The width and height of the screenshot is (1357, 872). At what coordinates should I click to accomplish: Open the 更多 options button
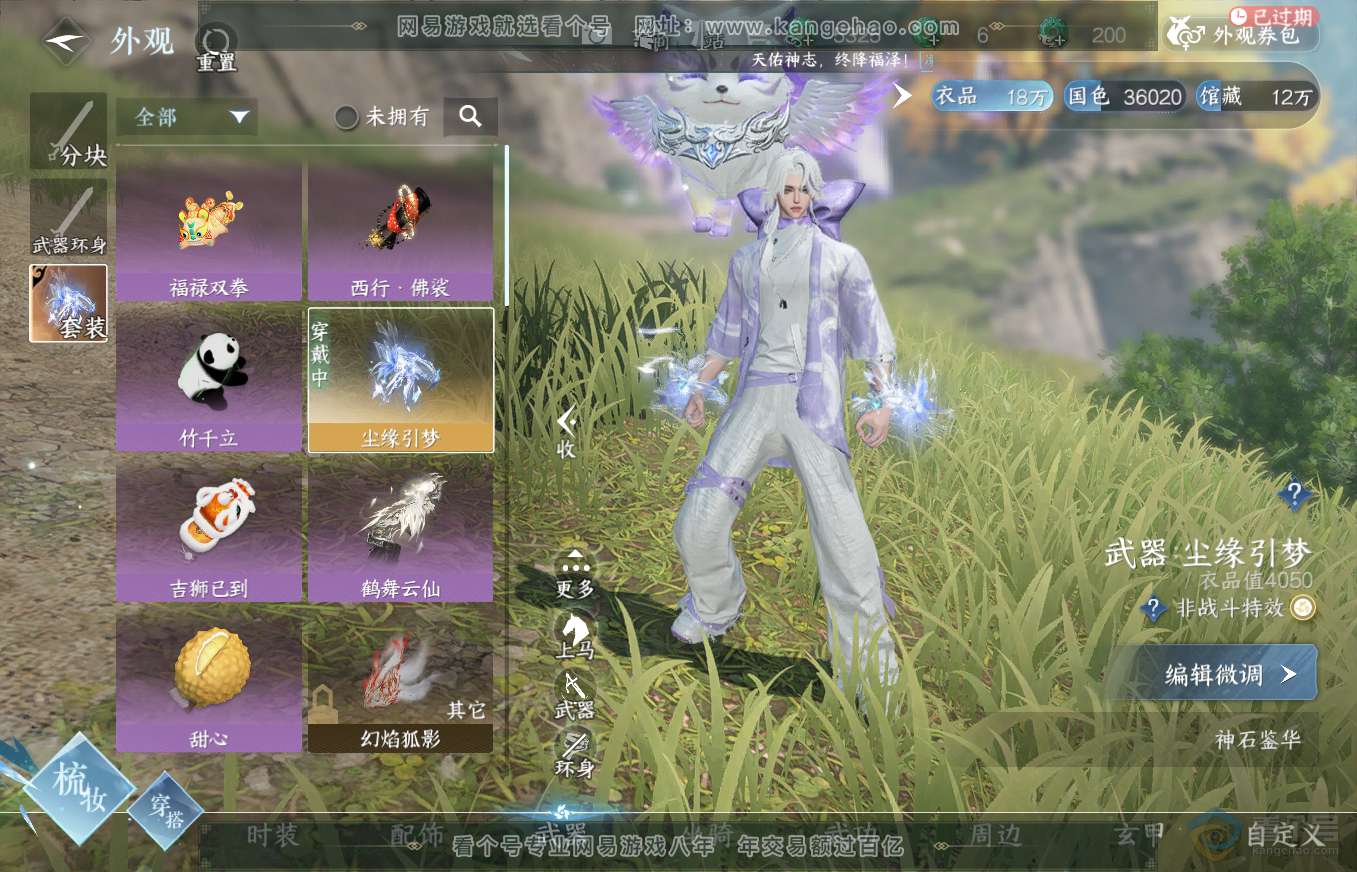[x=575, y=574]
